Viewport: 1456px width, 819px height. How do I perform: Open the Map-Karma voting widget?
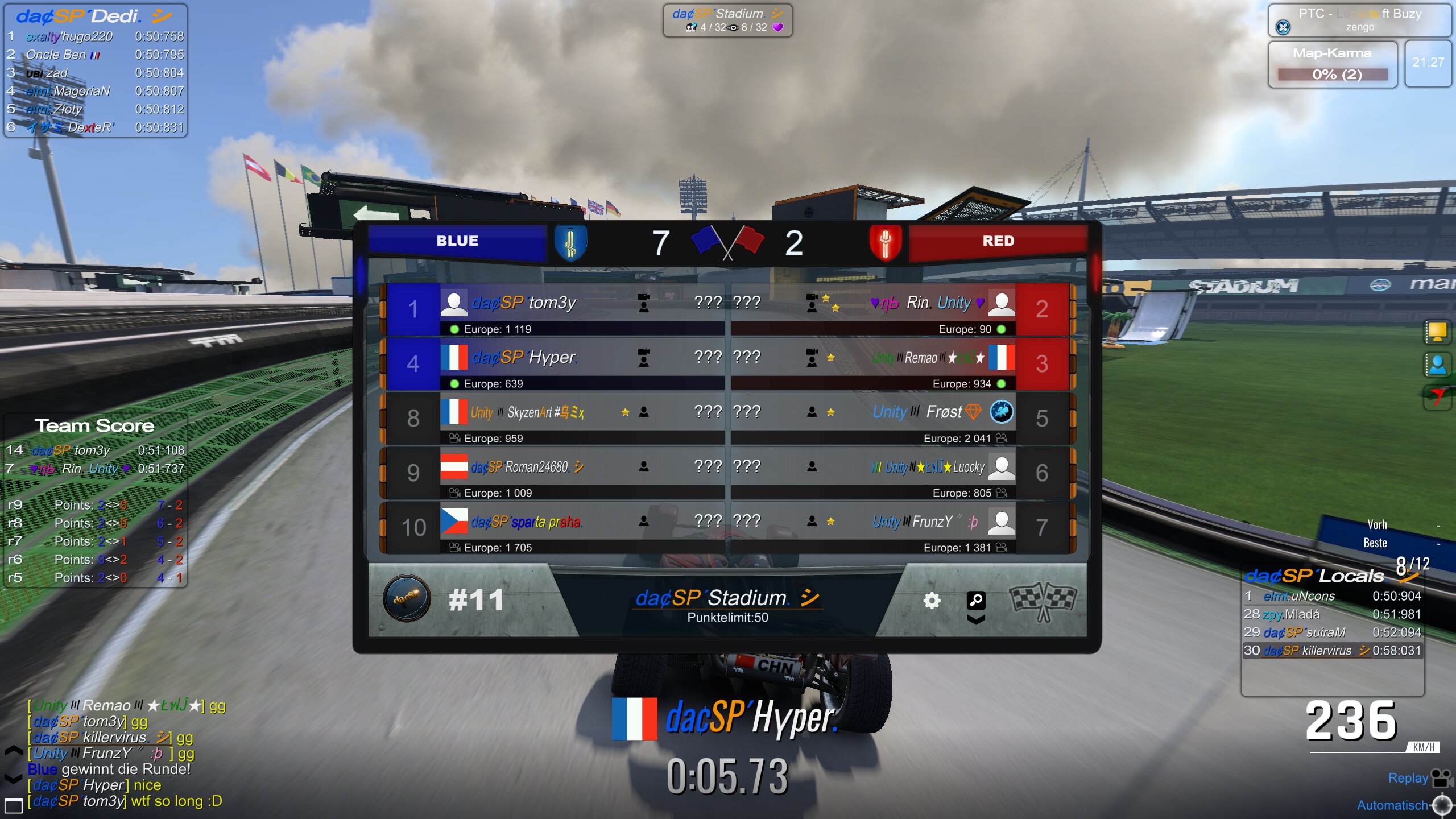point(1332,64)
